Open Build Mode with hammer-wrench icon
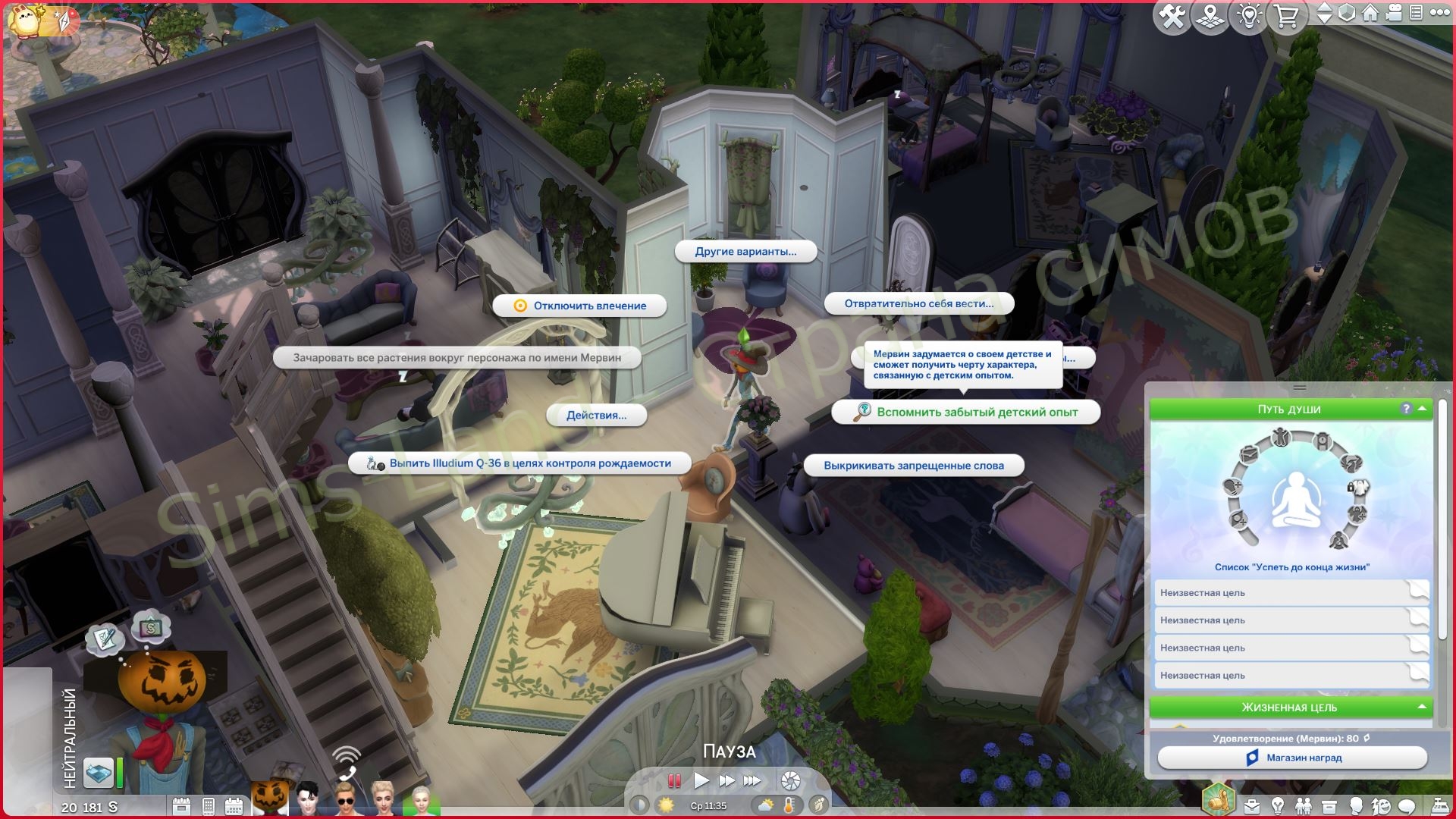This screenshot has width=1456, height=819. 1172,17
